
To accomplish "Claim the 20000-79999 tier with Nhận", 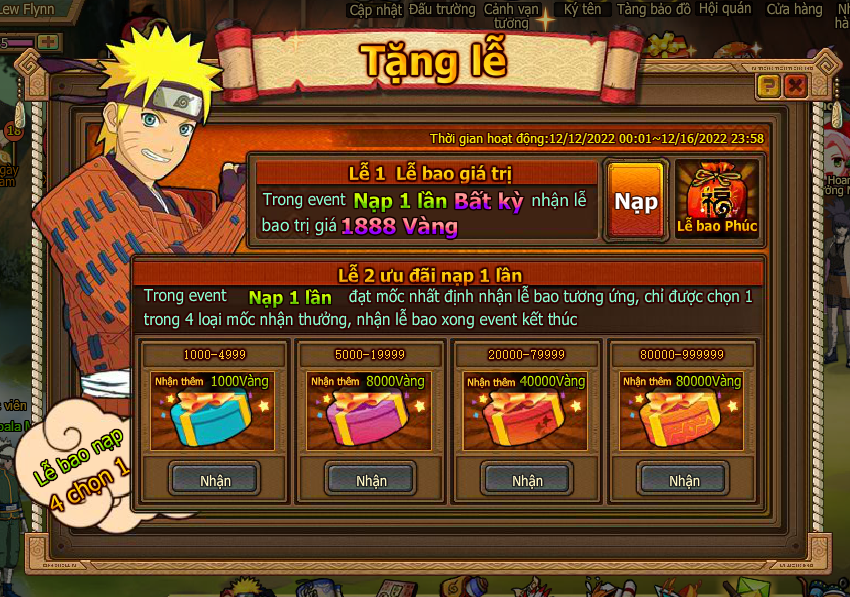I will [527, 480].
